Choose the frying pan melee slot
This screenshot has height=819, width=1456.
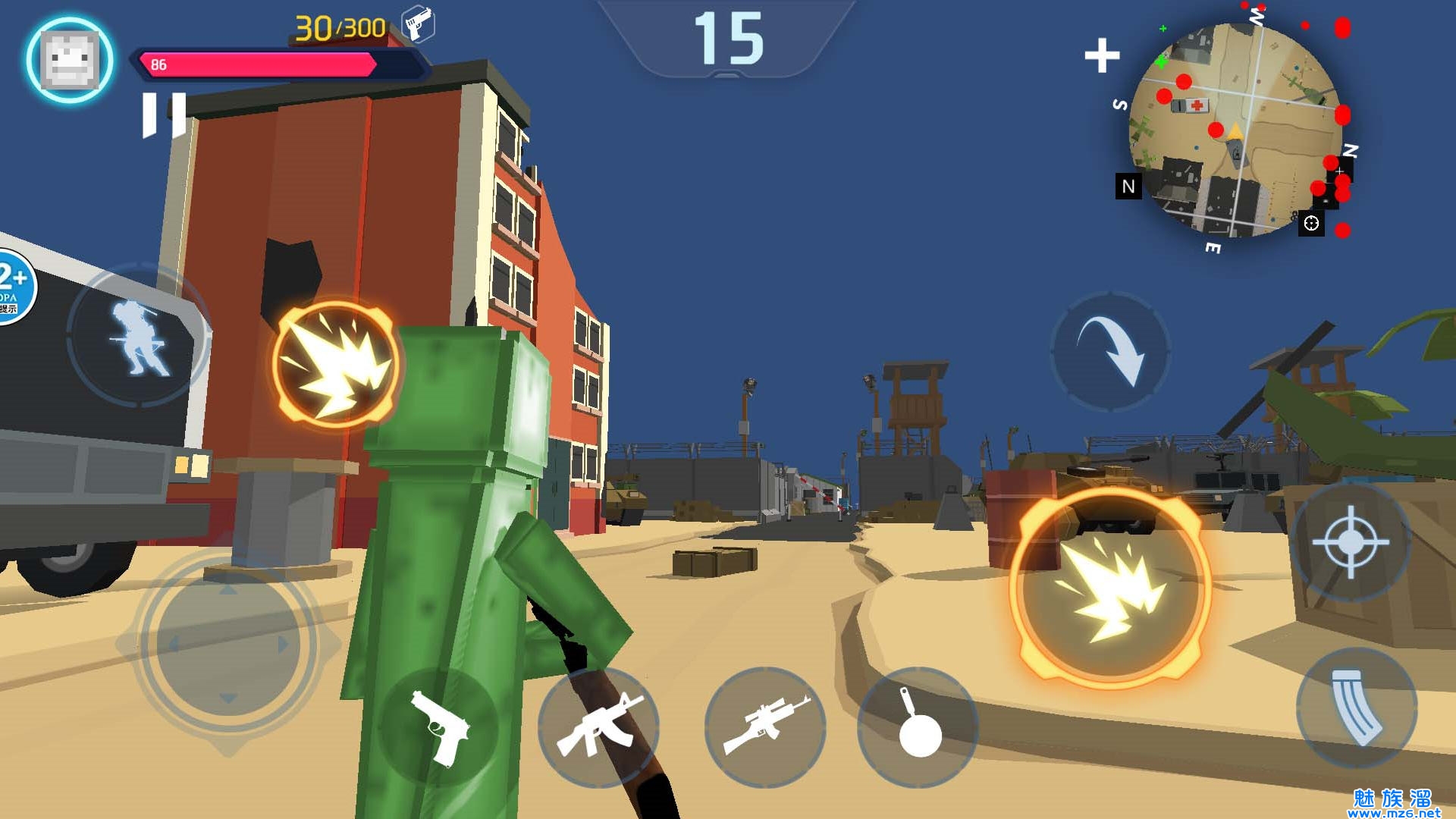coord(918,727)
